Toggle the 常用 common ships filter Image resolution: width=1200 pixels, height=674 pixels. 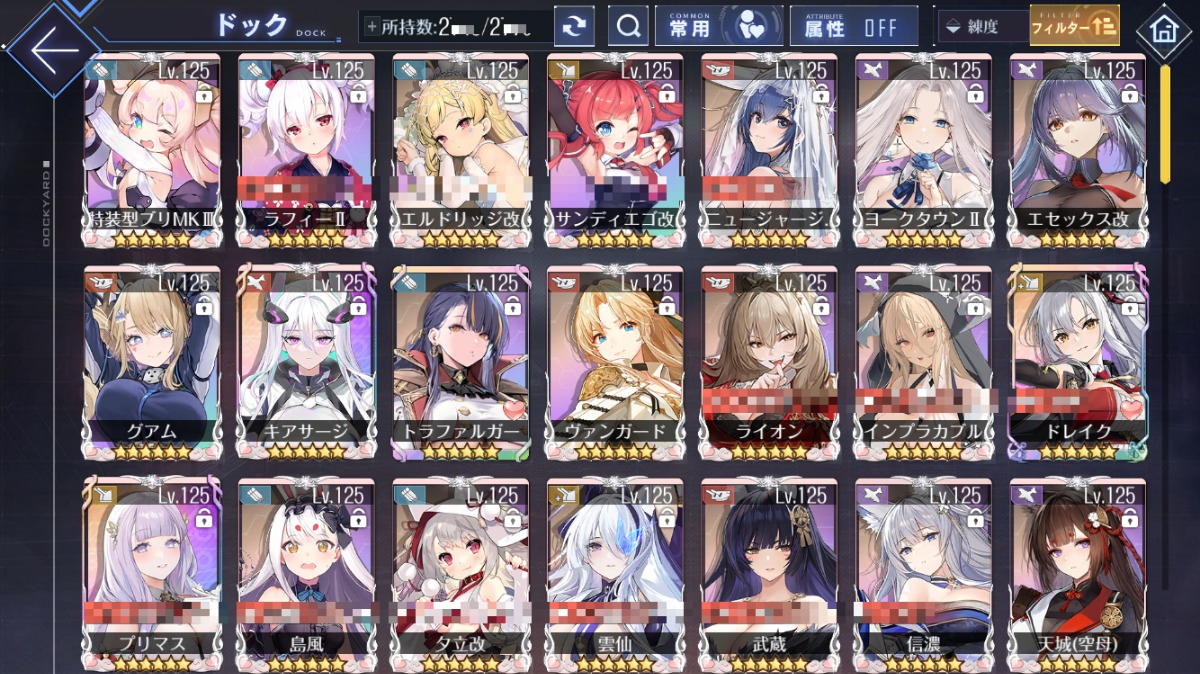tap(718, 27)
